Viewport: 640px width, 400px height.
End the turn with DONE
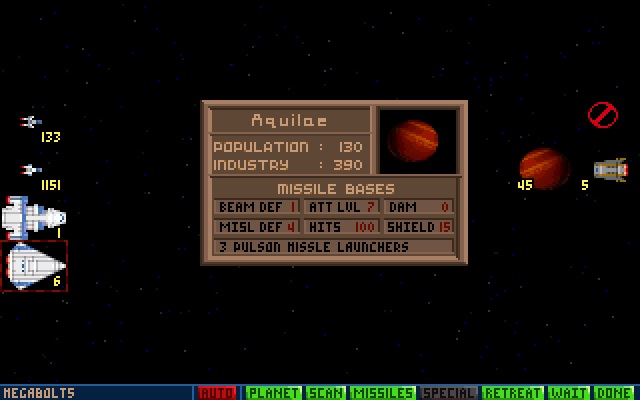617,393
